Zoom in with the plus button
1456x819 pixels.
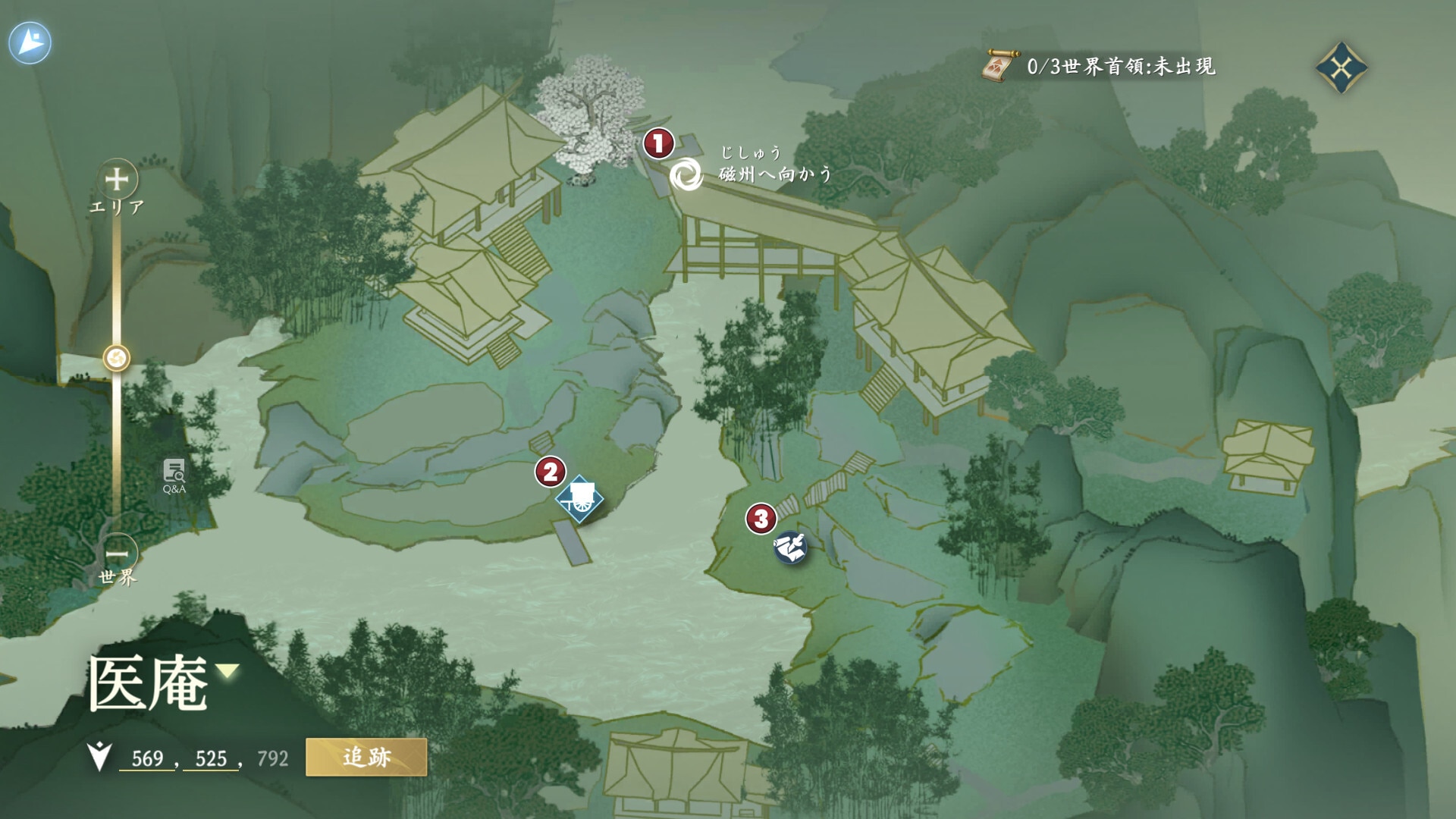point(117,180)
